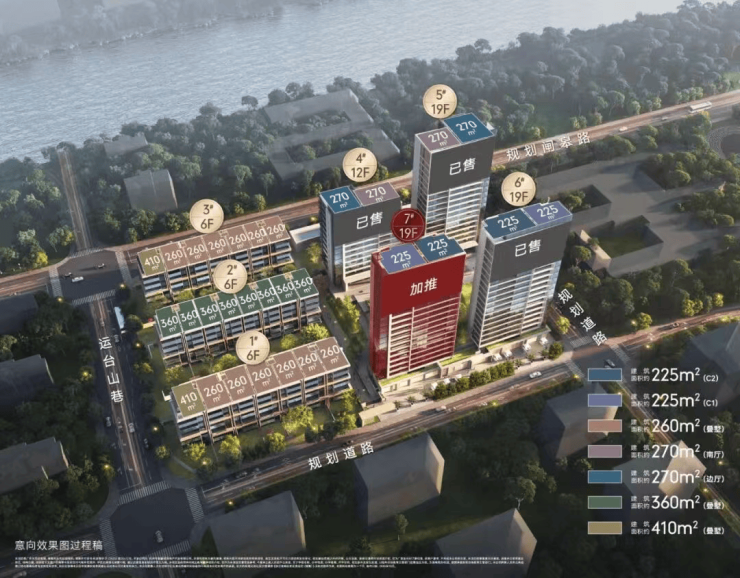Pick the 225m² (C1) legend swatch
Image resolution: width=740 pixels, height=578 pixels.
pyautogui.click(x=605, y=400)
